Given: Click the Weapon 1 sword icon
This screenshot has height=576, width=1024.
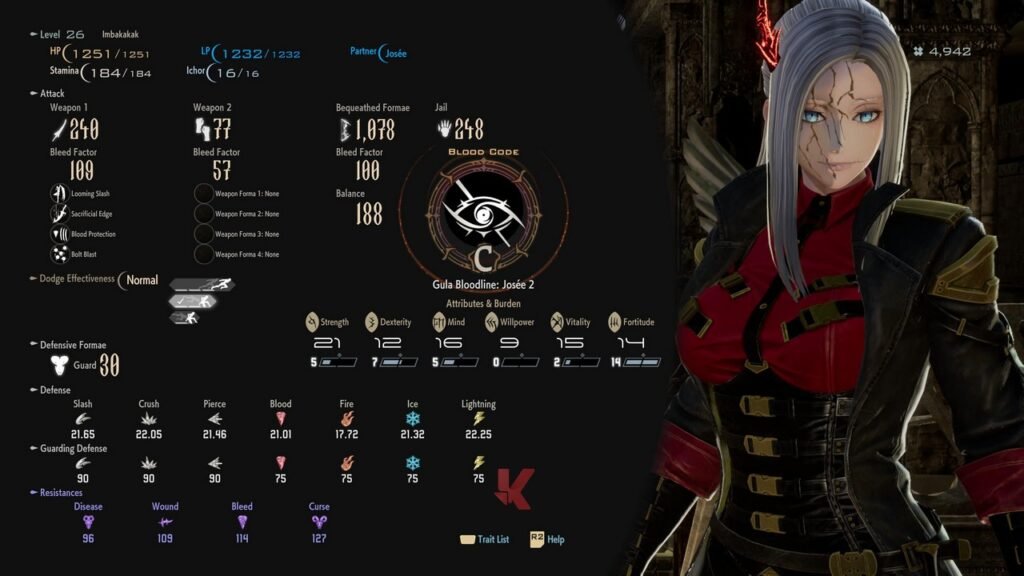Looking at the screenshot, I should tap(58, 129).
